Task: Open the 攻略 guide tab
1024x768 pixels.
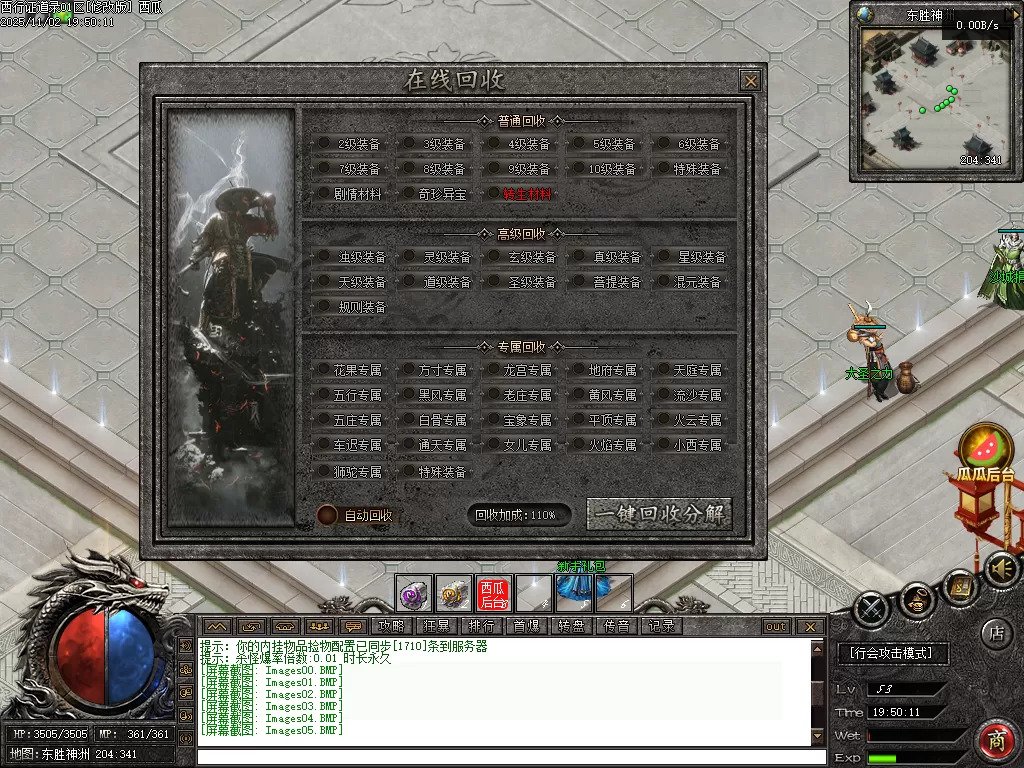Action: [391, 626]
